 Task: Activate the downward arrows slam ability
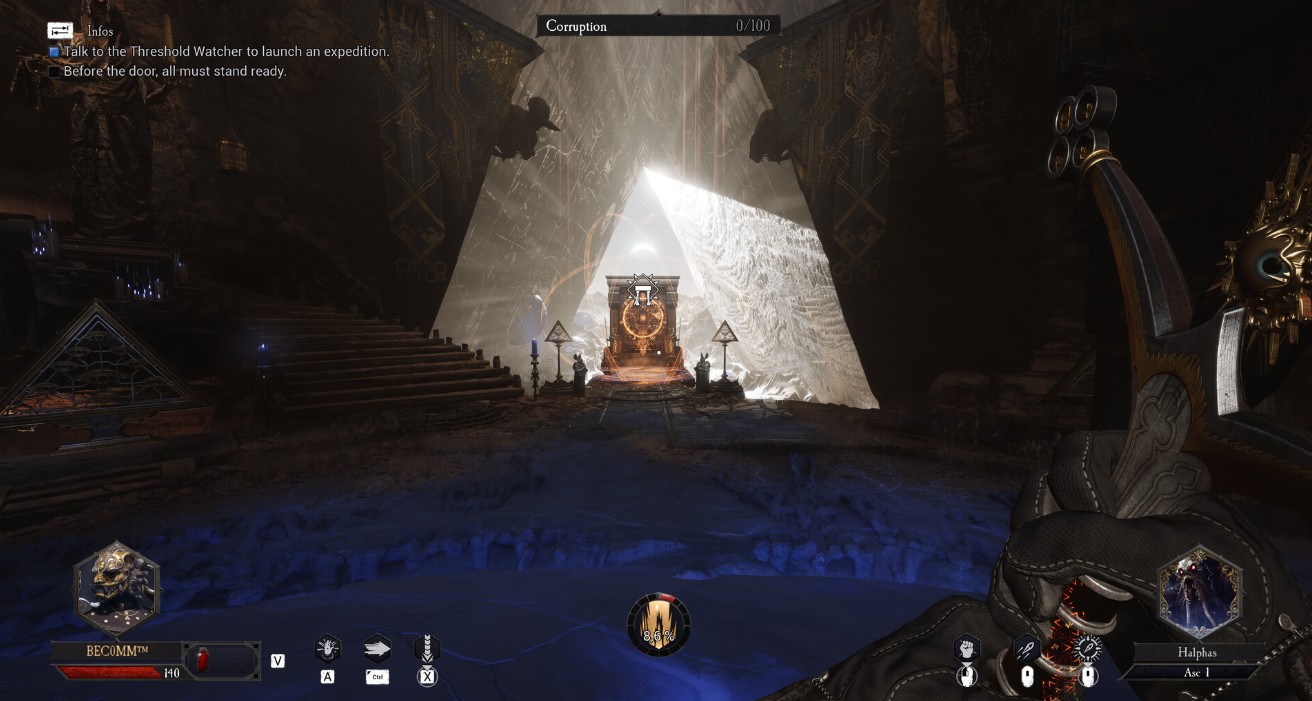pos(427,649)
